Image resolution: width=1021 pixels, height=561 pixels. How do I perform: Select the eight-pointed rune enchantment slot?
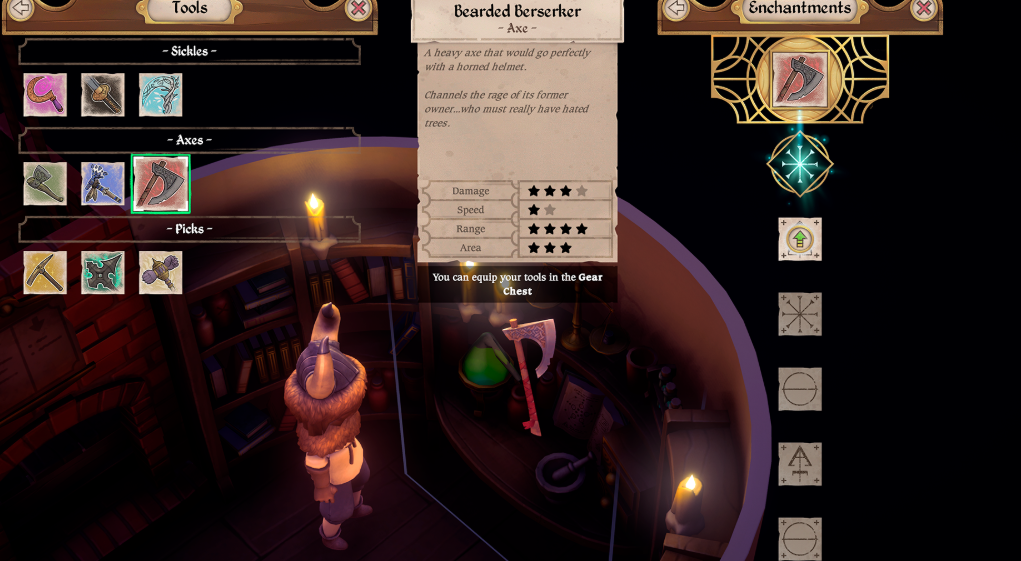coord(800,314)
